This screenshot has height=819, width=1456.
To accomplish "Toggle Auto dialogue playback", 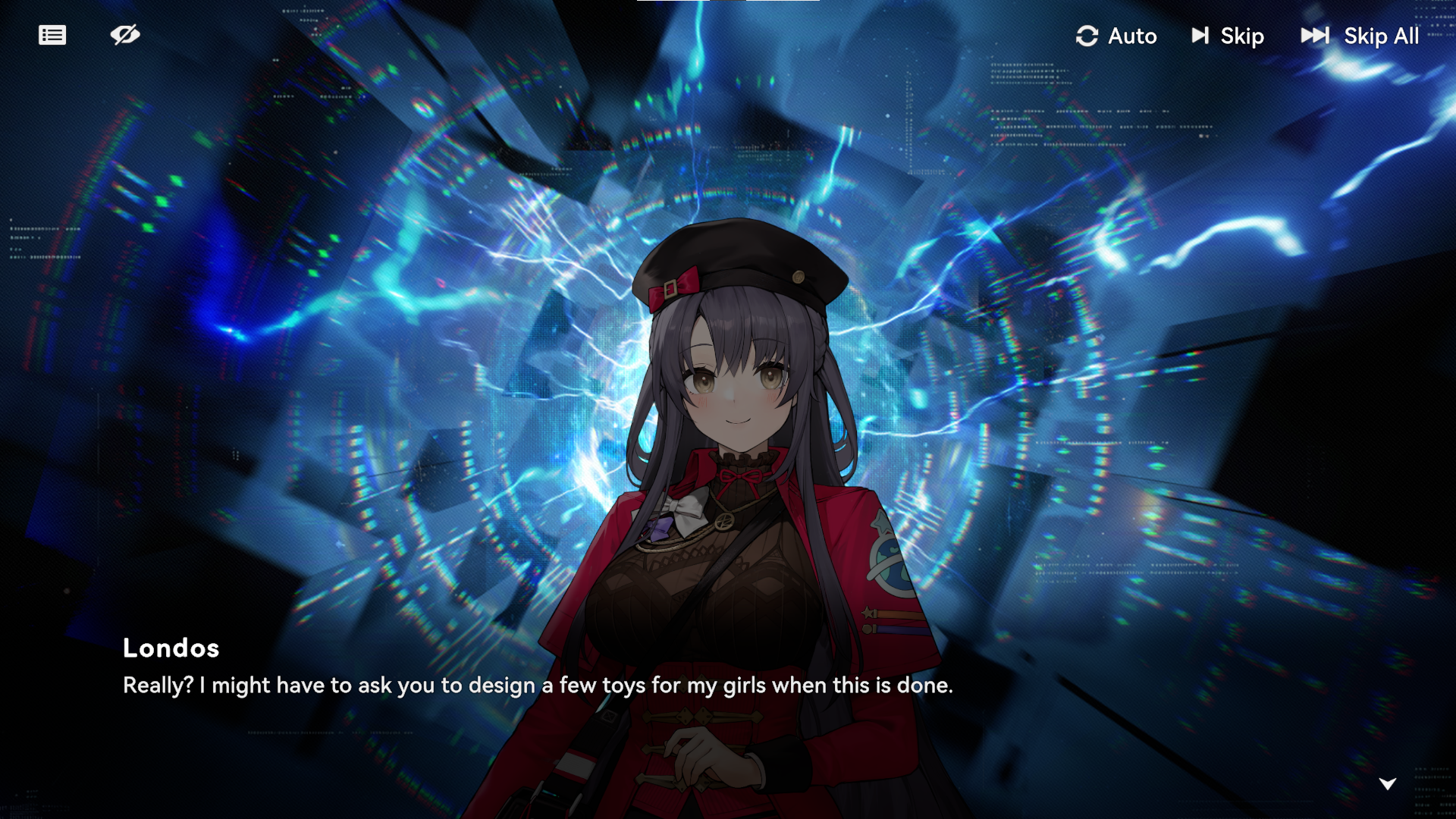I will tap(1116, 36).
